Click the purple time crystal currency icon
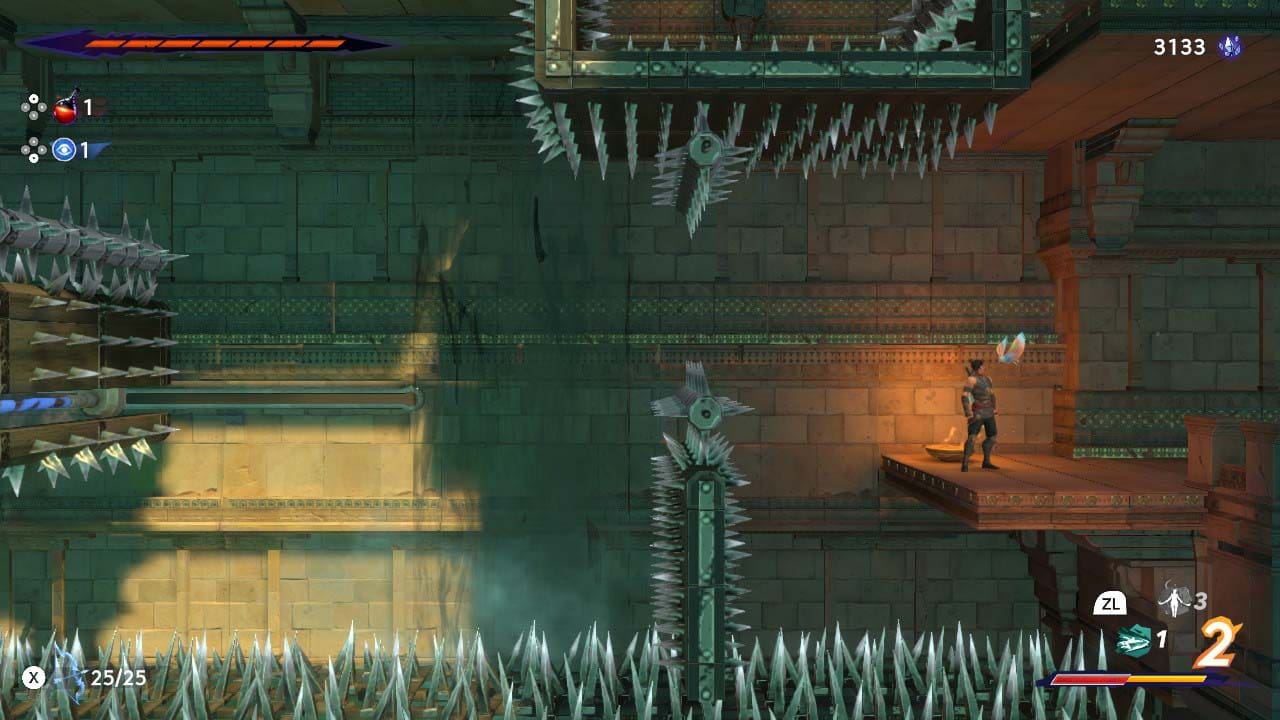 [1228, 46]
